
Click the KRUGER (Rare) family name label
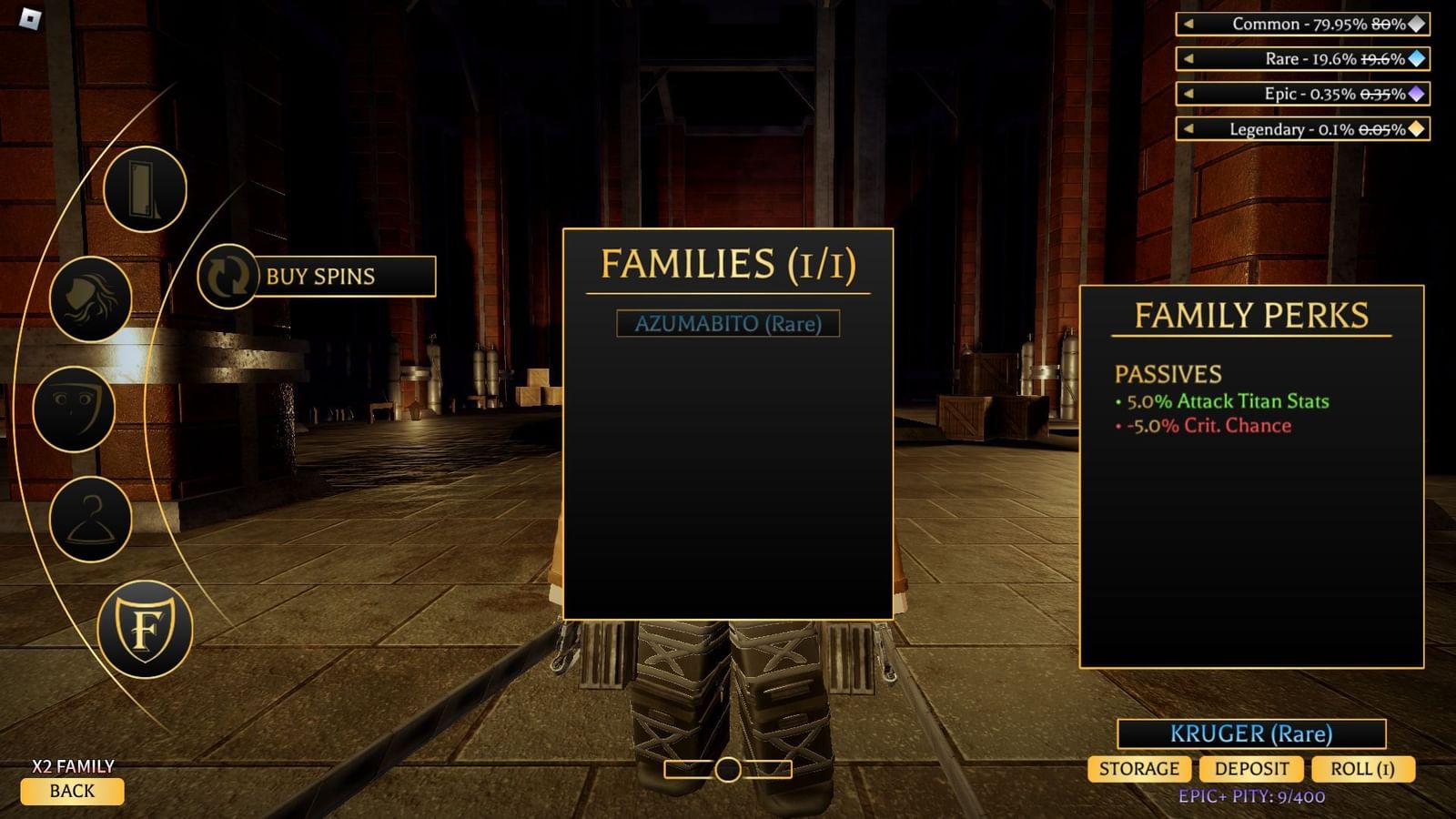(1251, 733)
